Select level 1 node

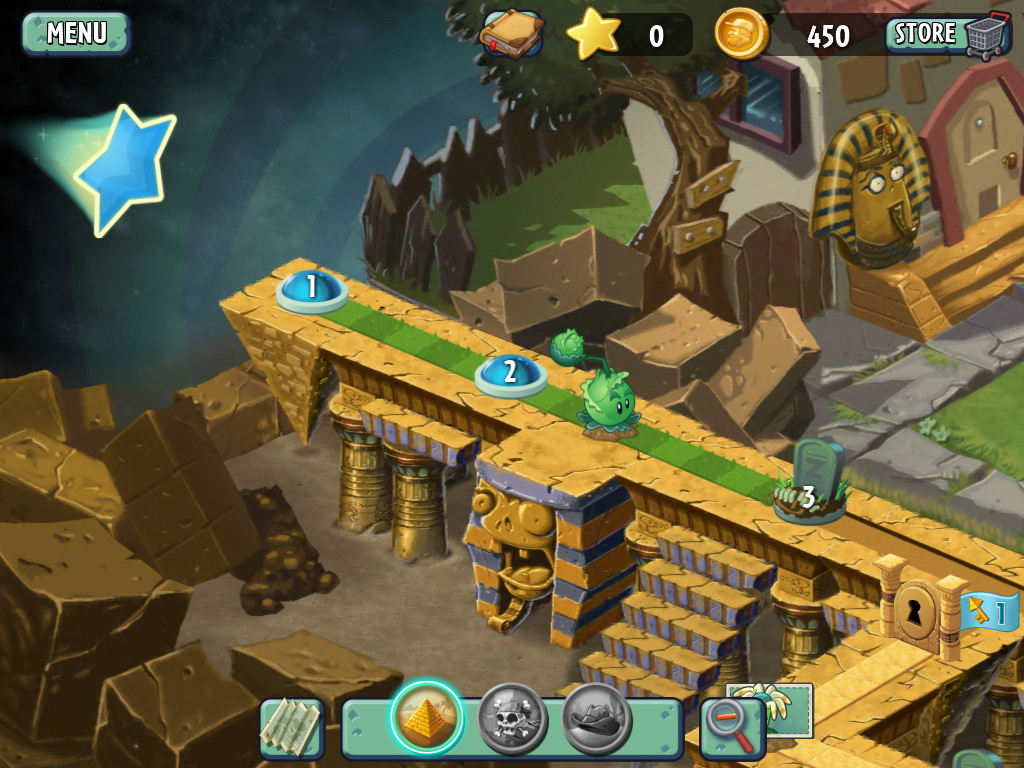(x=312, y=289)
